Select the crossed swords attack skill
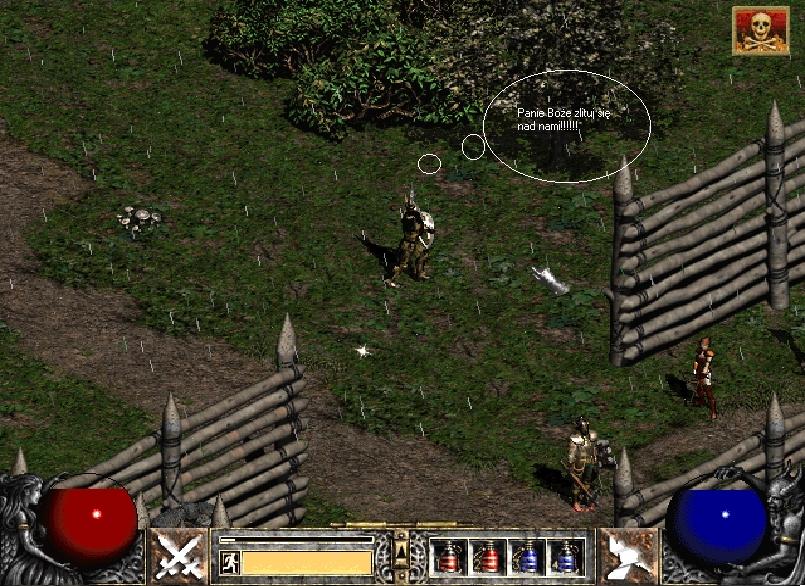This screenshot has width=805, height=586. pos(178,556)
